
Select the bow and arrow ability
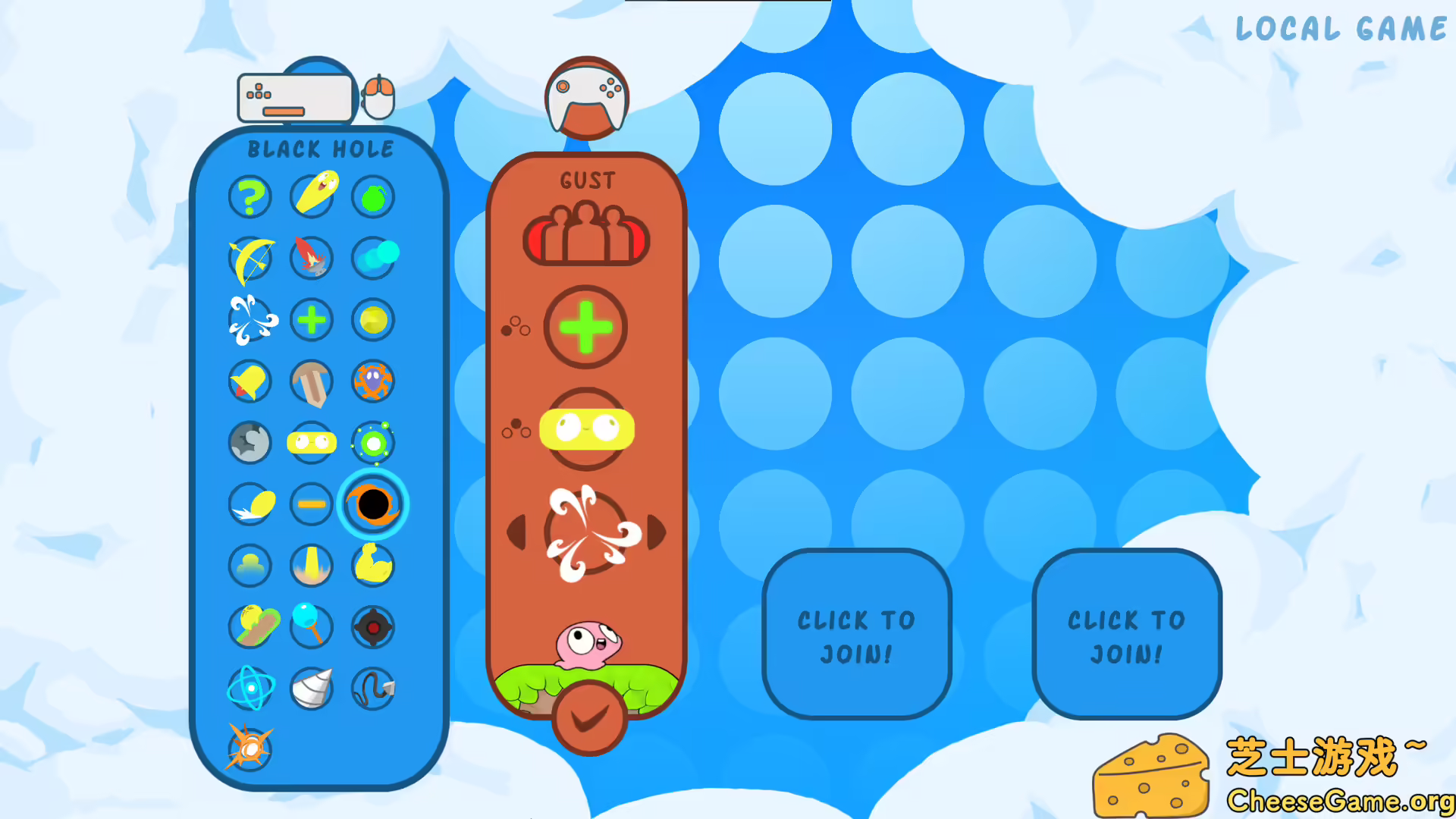pos(250,259)
